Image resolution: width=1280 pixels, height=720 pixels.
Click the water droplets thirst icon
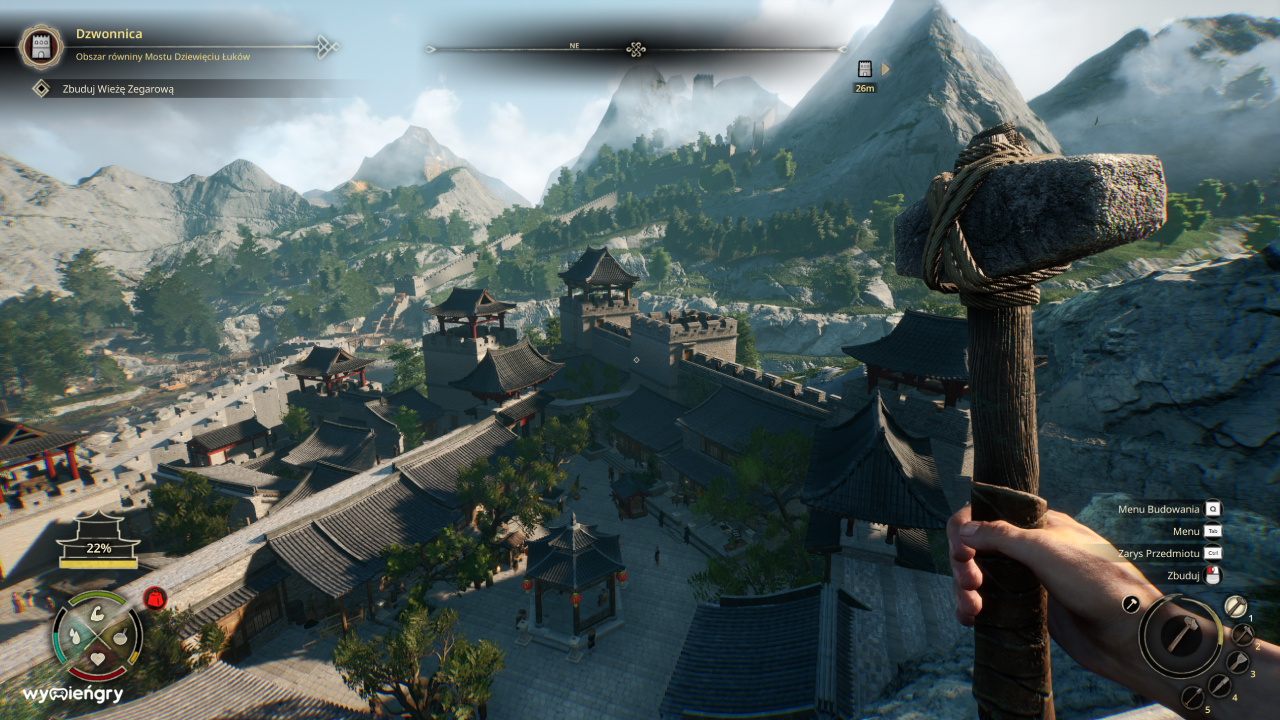pyautogui.click(x=75, y=636)
